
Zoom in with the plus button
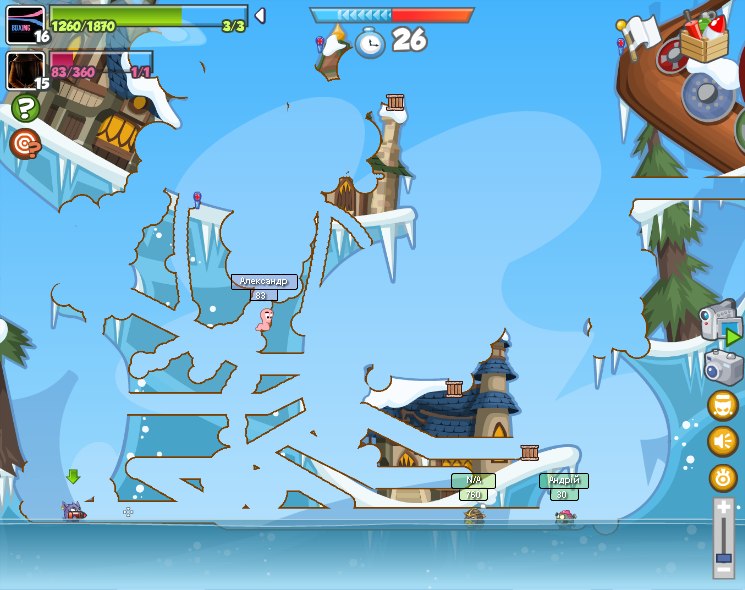[x=723, y=508]
